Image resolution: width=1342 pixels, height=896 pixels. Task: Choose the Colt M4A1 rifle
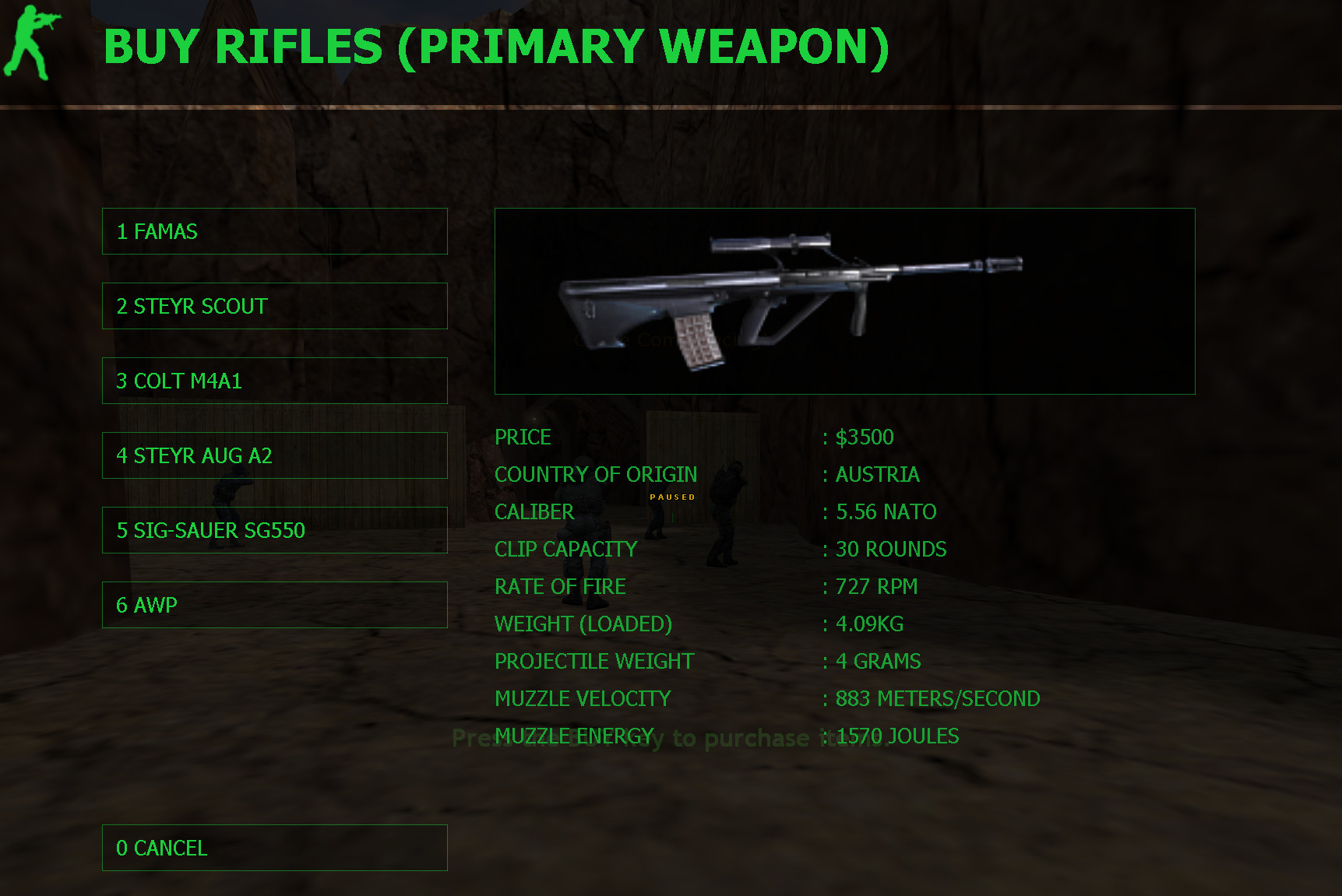274,381
